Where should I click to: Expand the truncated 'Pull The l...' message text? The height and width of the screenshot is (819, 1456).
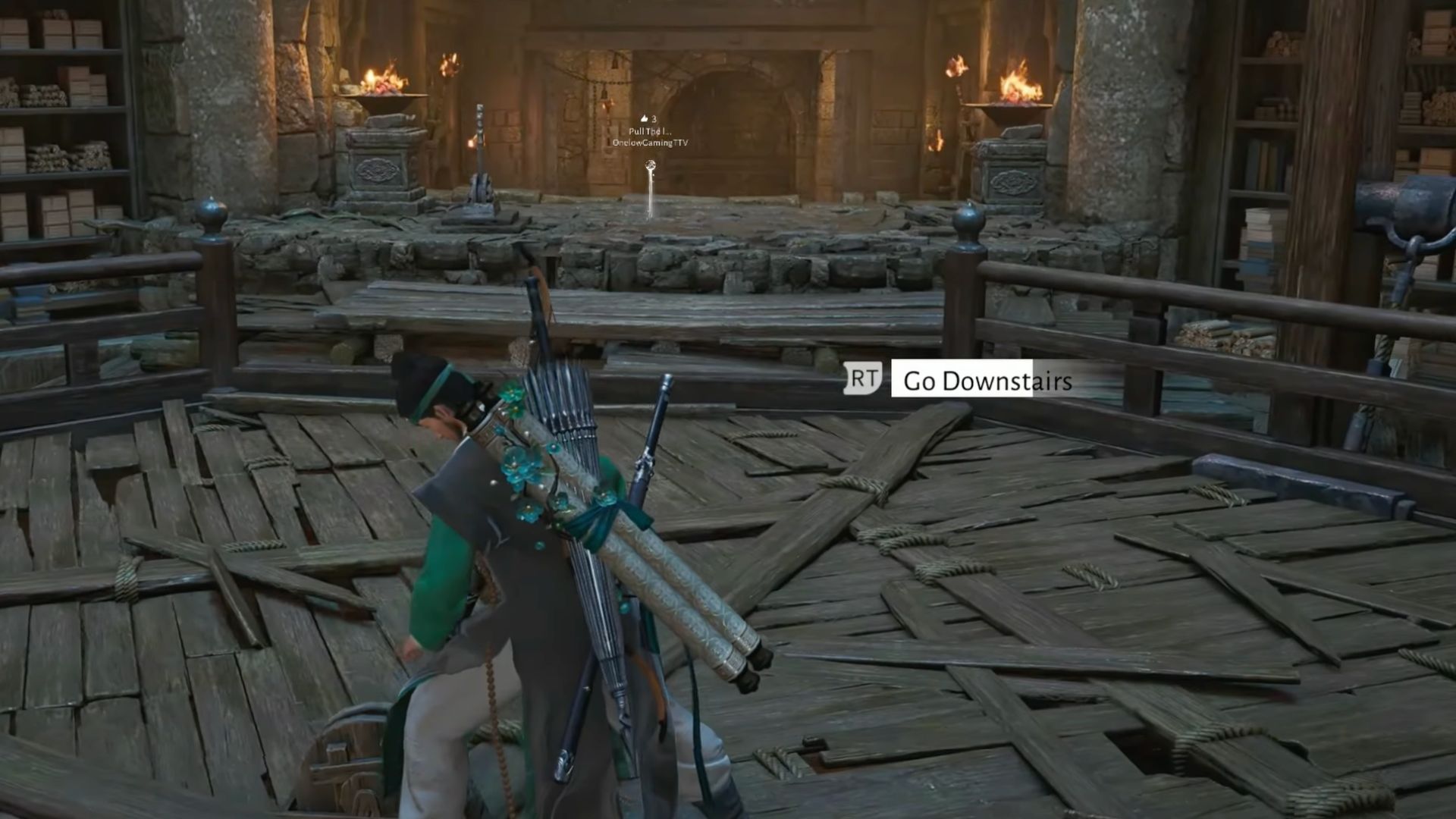[x=650, y=131]
